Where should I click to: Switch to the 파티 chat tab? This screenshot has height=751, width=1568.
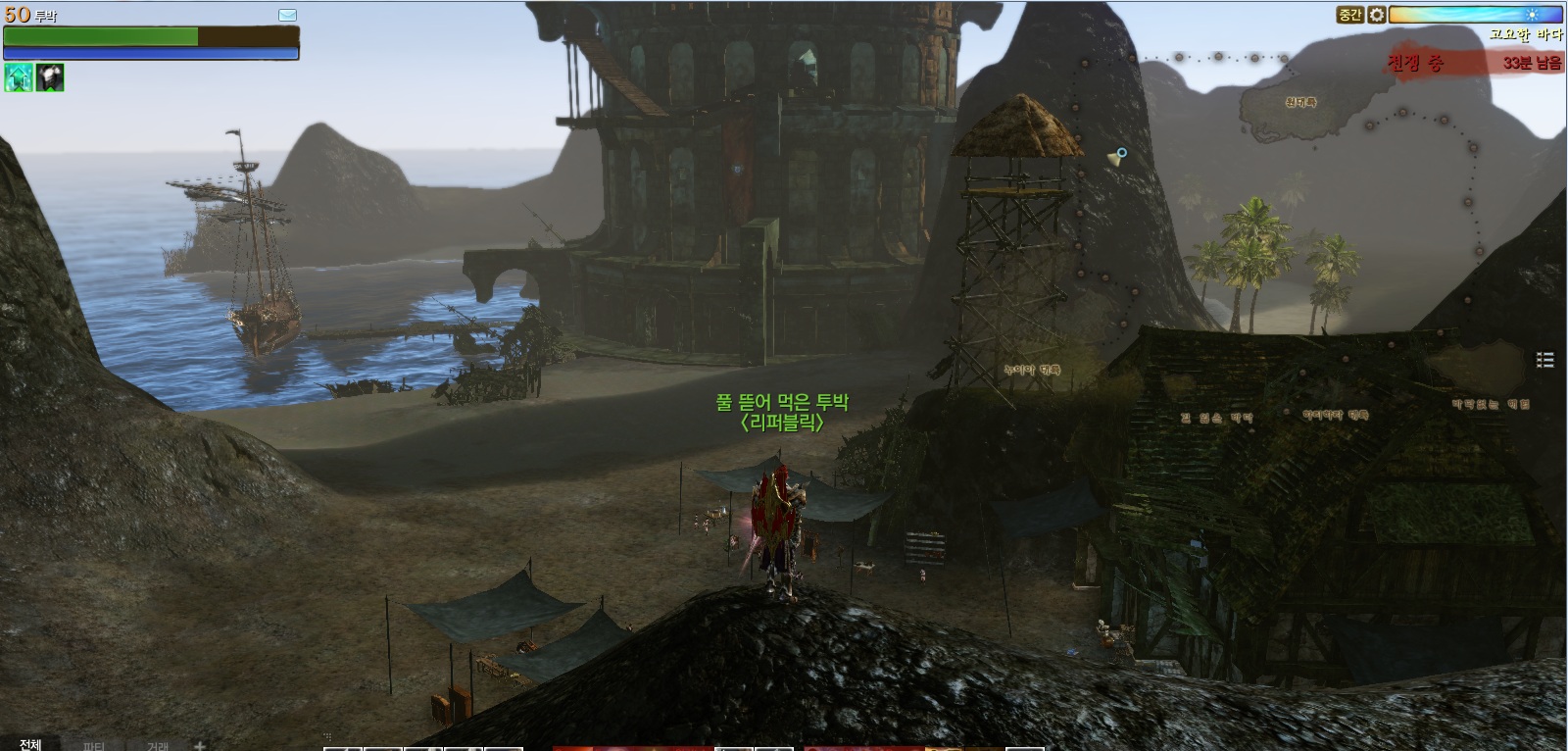(x=94, y=745)
